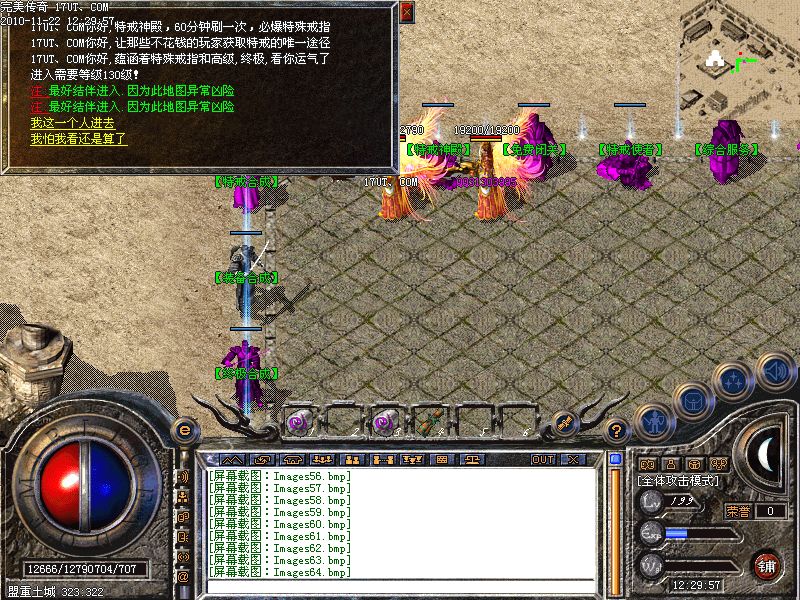Use the purple scroll in belt slot 1

tap(298, 422)
